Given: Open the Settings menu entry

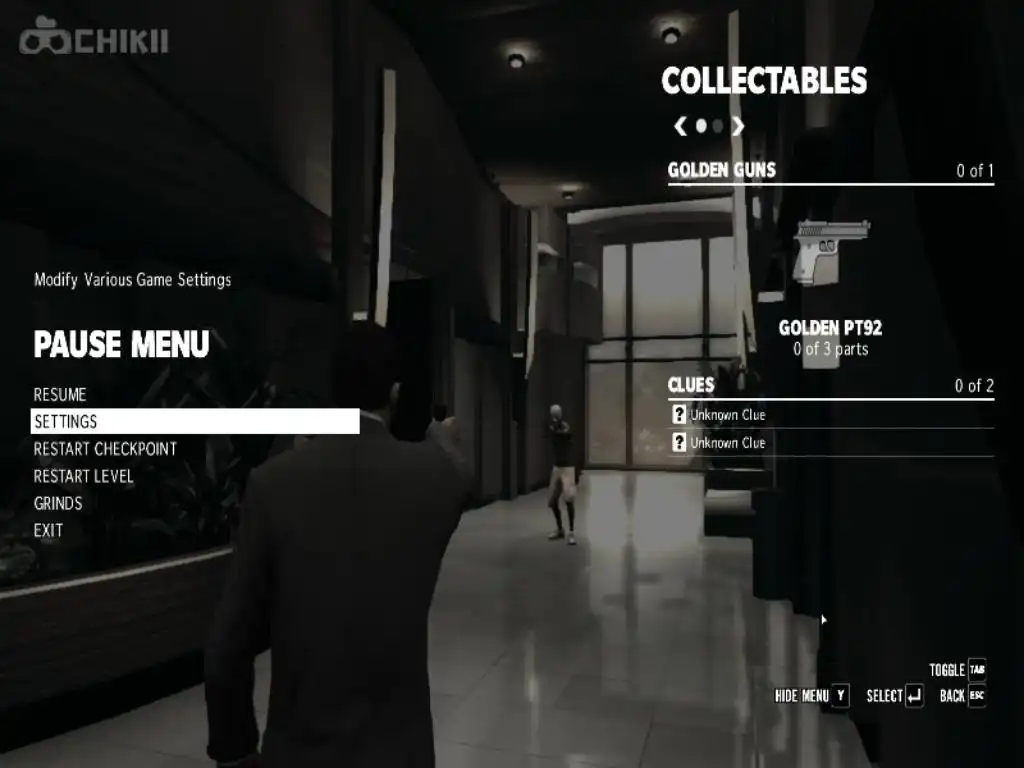Looking at the screenshot, I should [x=66, y=422].
